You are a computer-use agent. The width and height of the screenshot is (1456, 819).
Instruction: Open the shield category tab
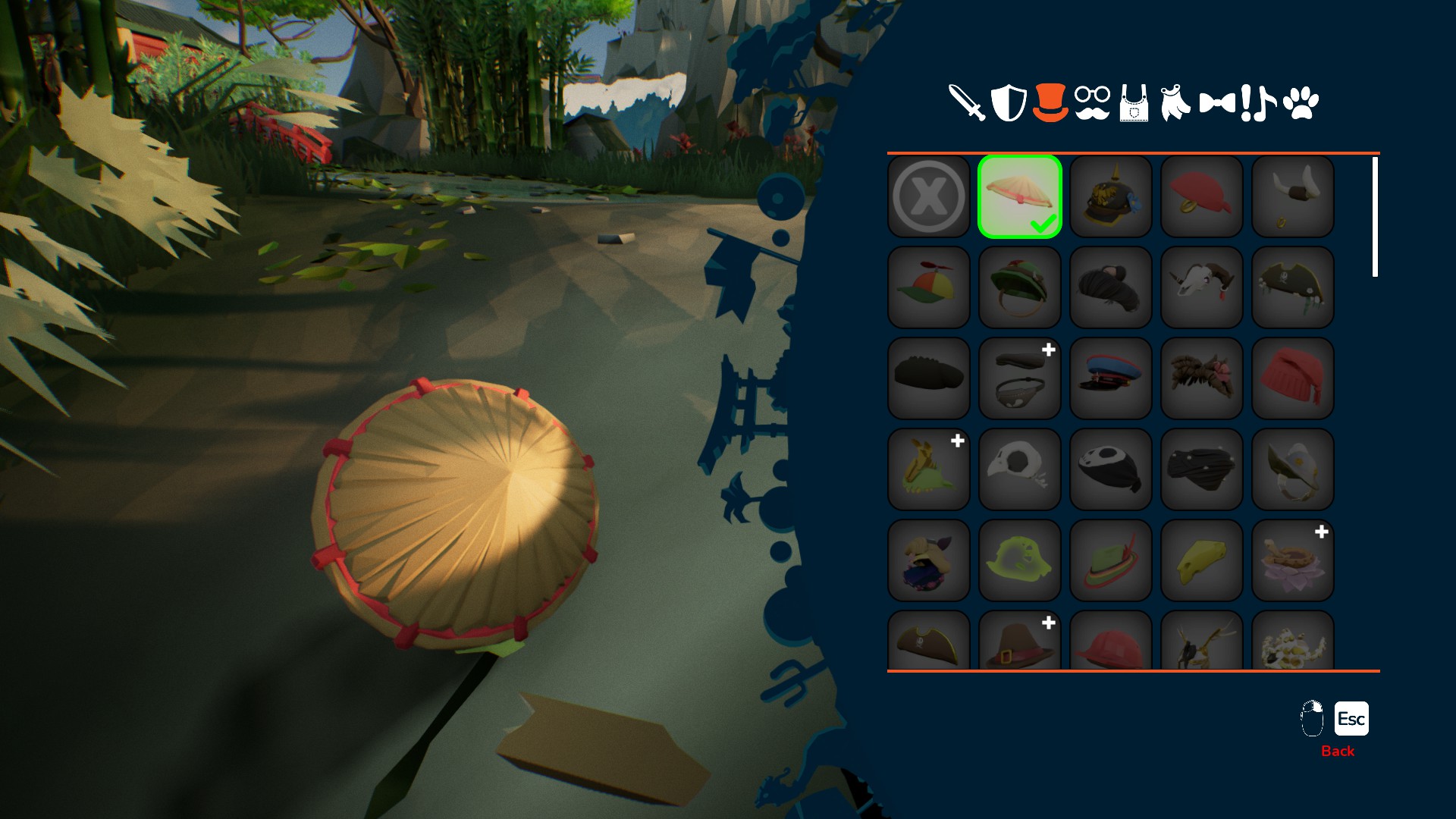(x=1009, y=103)
